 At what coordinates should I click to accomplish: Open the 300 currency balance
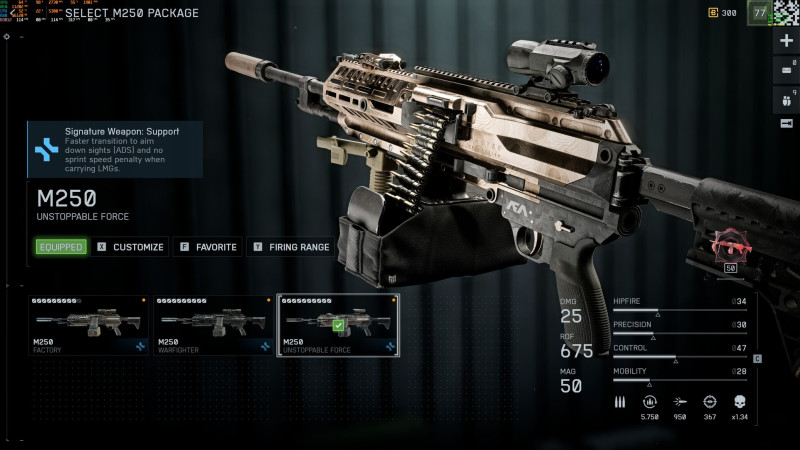tap(723, 13)
